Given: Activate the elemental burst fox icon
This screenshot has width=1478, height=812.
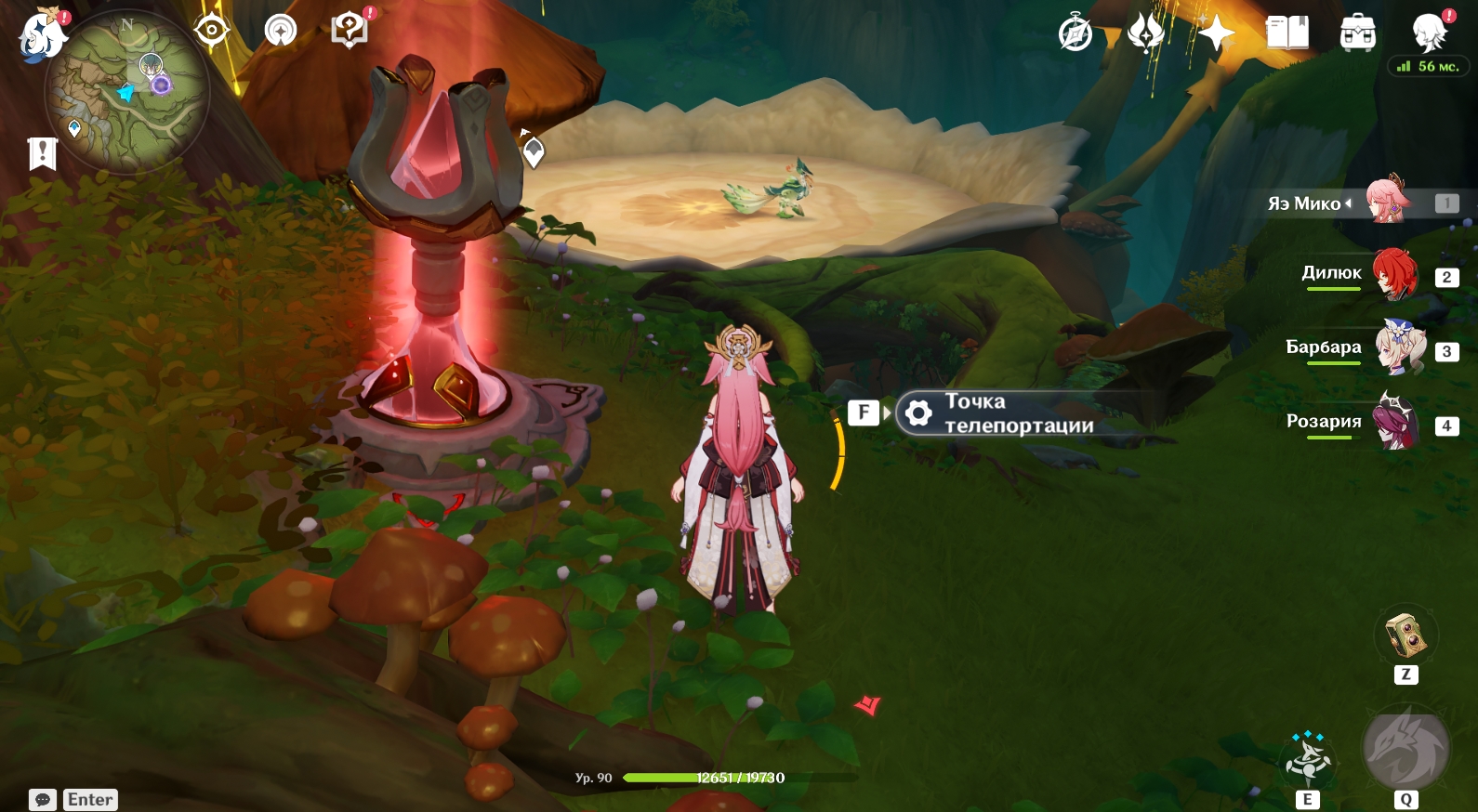Looking at the screenshot, I should click(x=1405, y=749).
